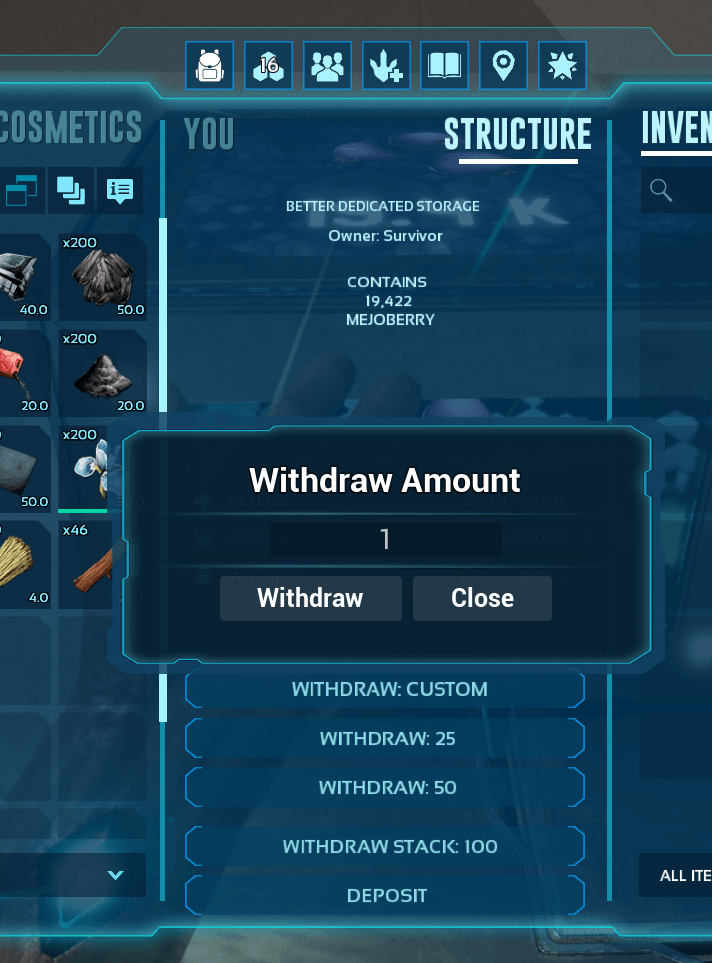The image size is (712, 963).
Task: Open the dino footprint taming icon
Action: tap(386, 66)
